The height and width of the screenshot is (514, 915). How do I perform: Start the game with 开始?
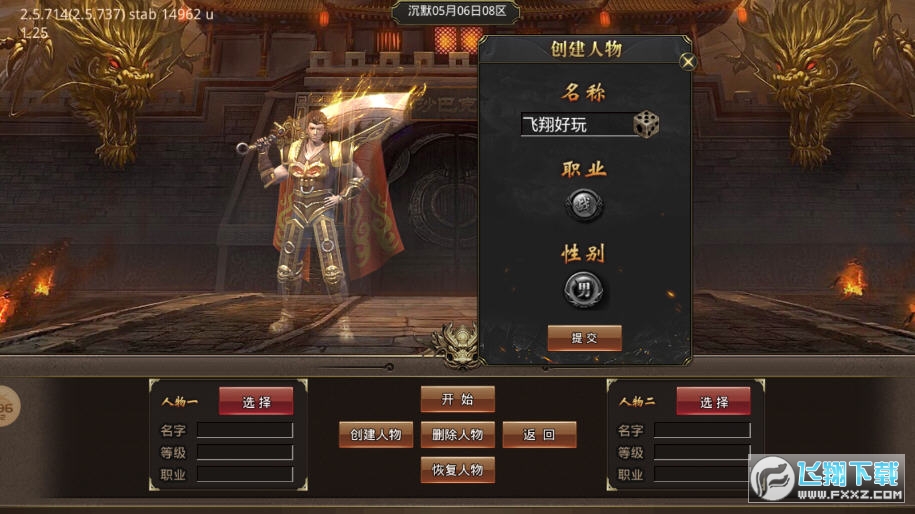[457, 399]
